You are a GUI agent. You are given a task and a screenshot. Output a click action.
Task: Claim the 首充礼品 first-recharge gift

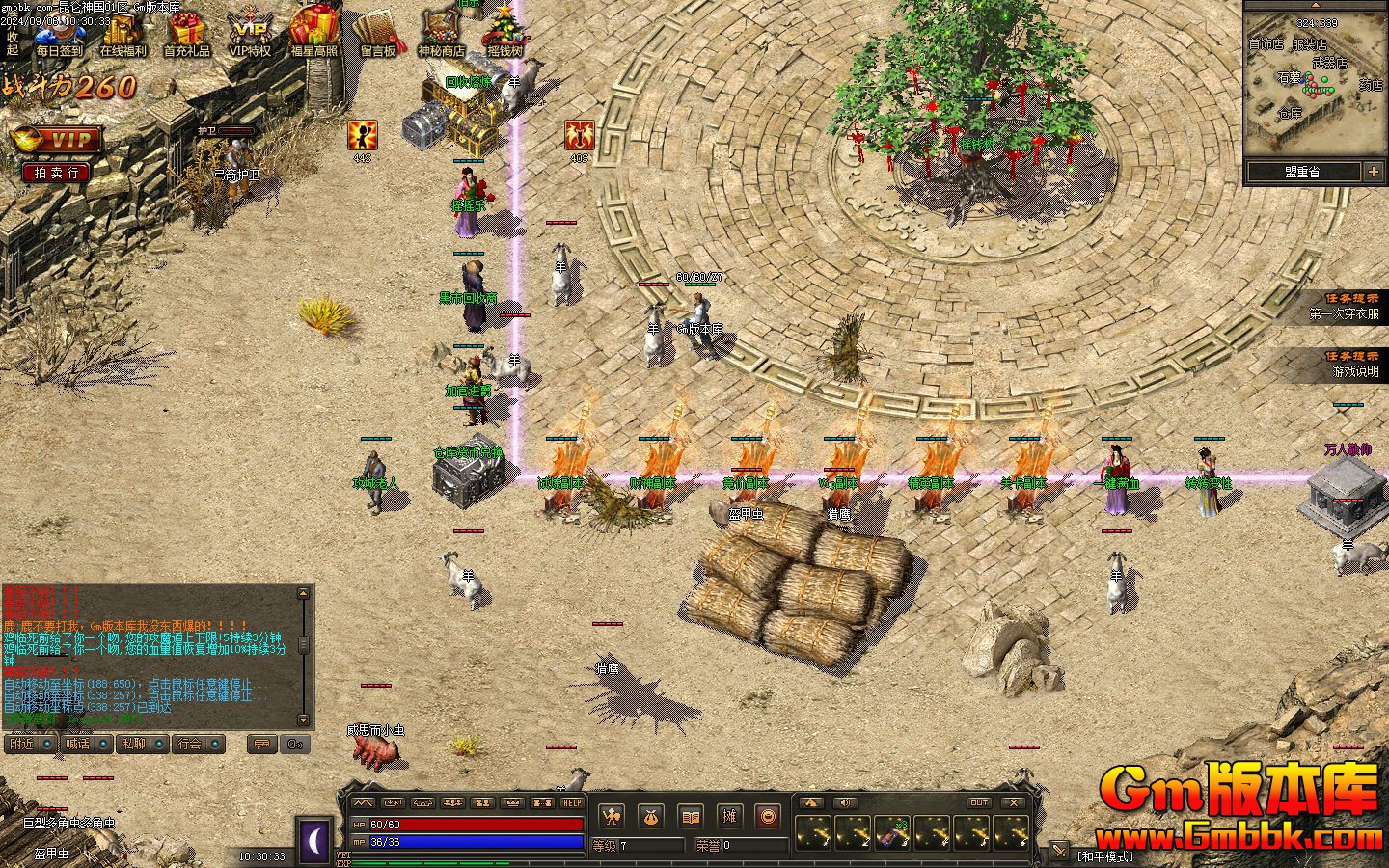point(186,35)
